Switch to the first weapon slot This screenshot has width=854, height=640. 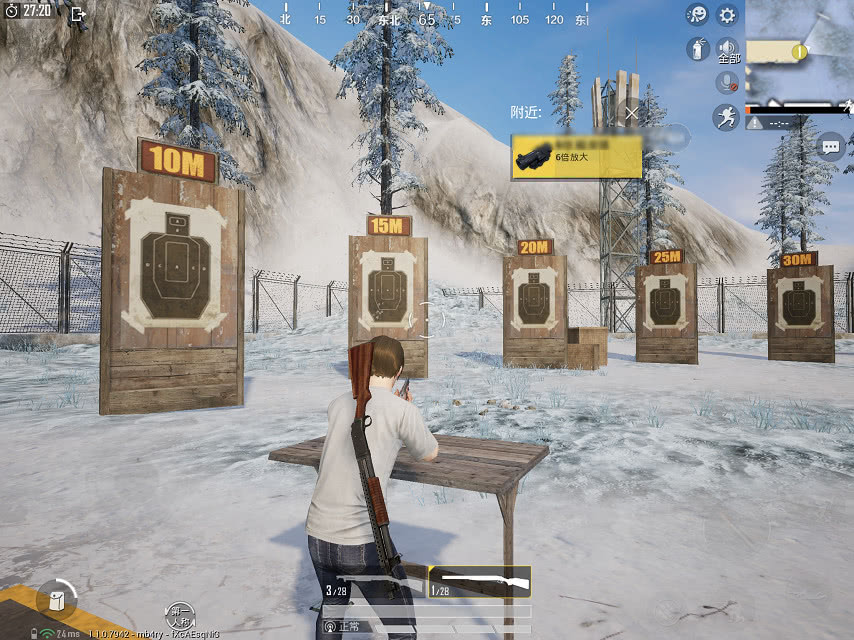point(375,582)
